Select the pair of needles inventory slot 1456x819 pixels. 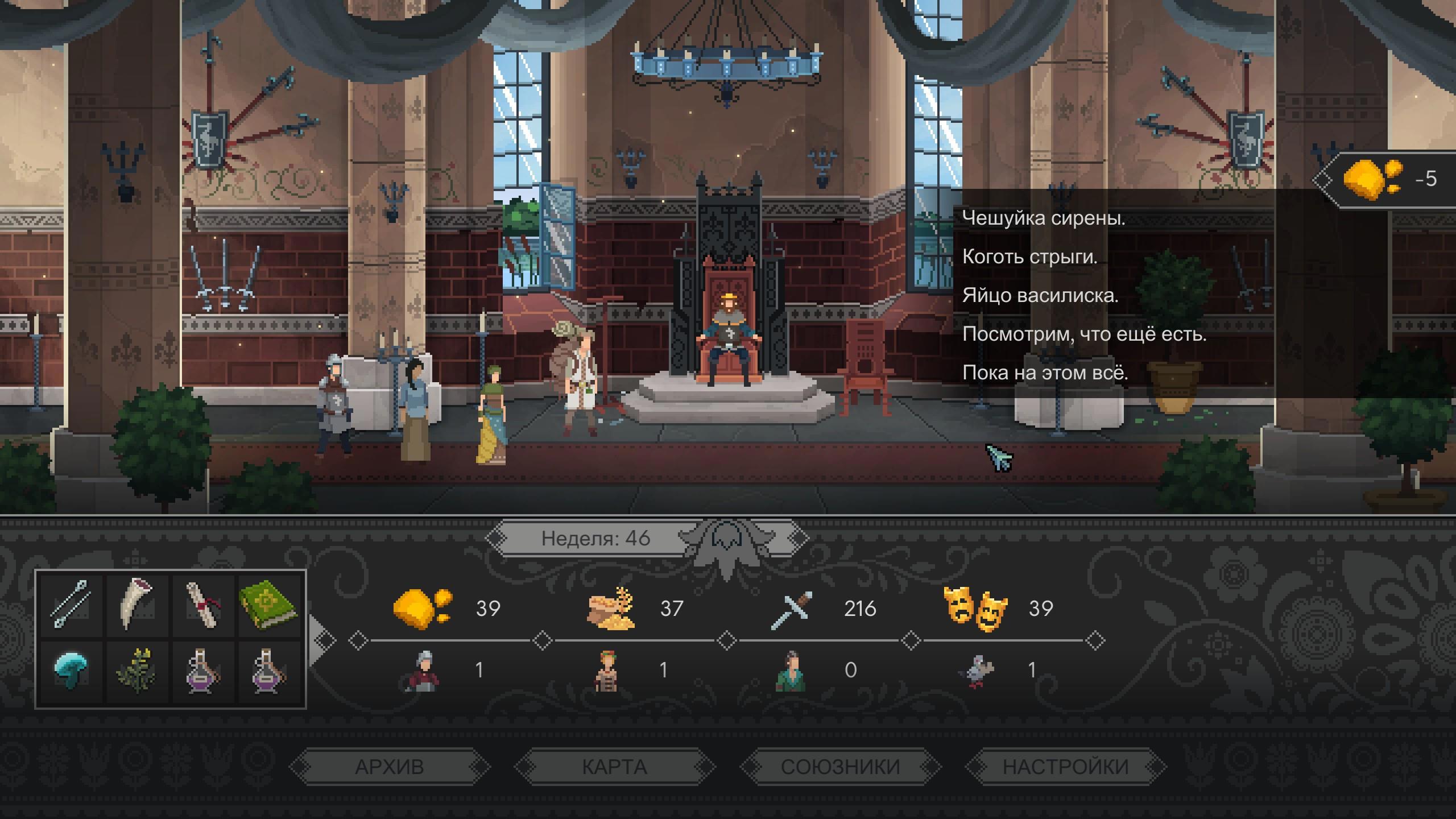click(71, 604)
